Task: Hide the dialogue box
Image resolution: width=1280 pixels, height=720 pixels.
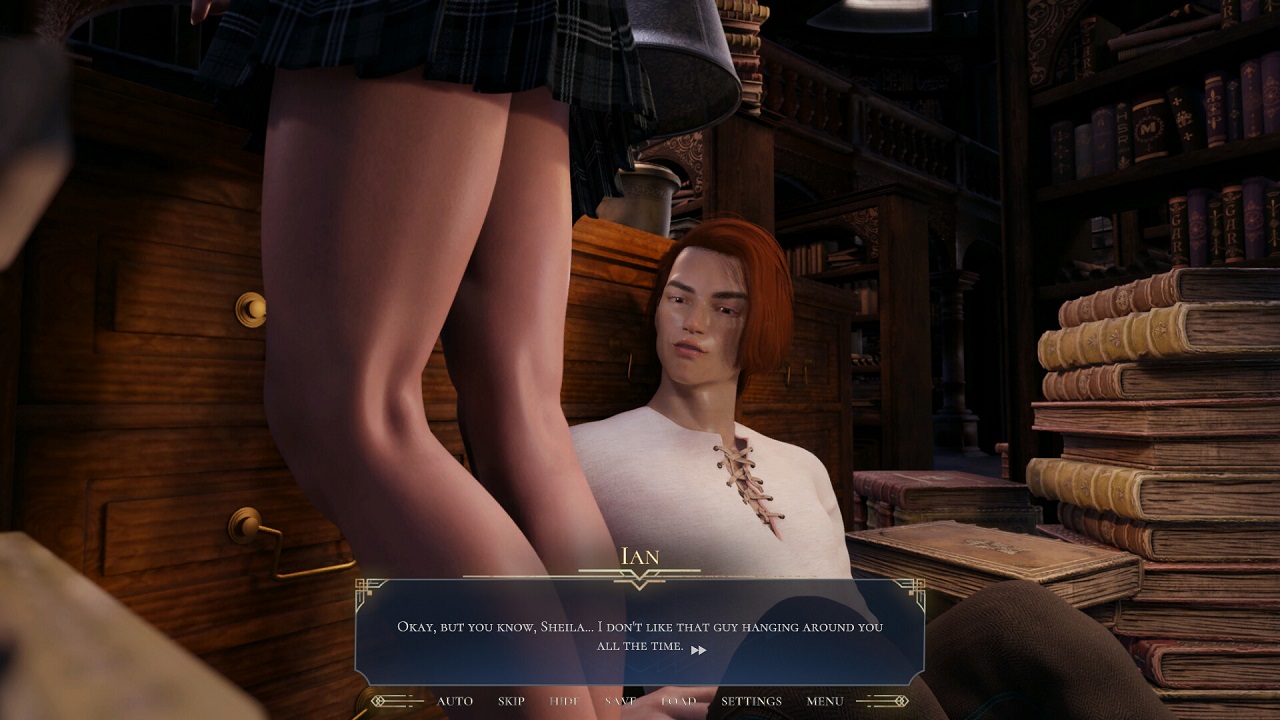Action: coord(564,701)
